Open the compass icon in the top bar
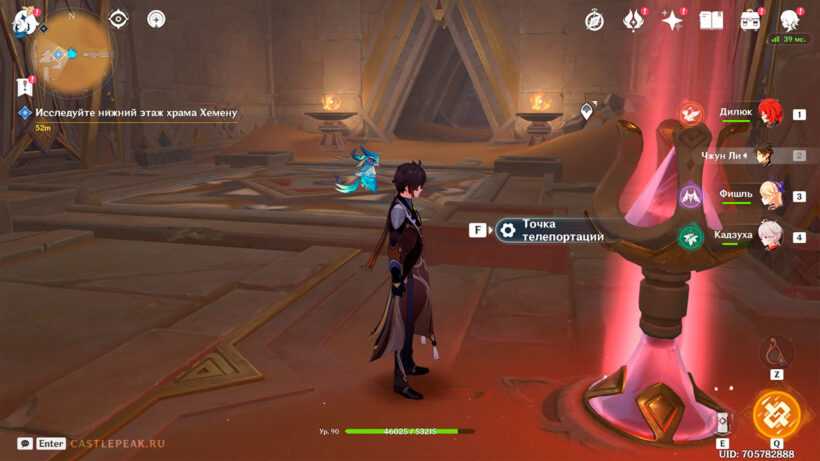The image size is (820, 461). tap(594, 21)
